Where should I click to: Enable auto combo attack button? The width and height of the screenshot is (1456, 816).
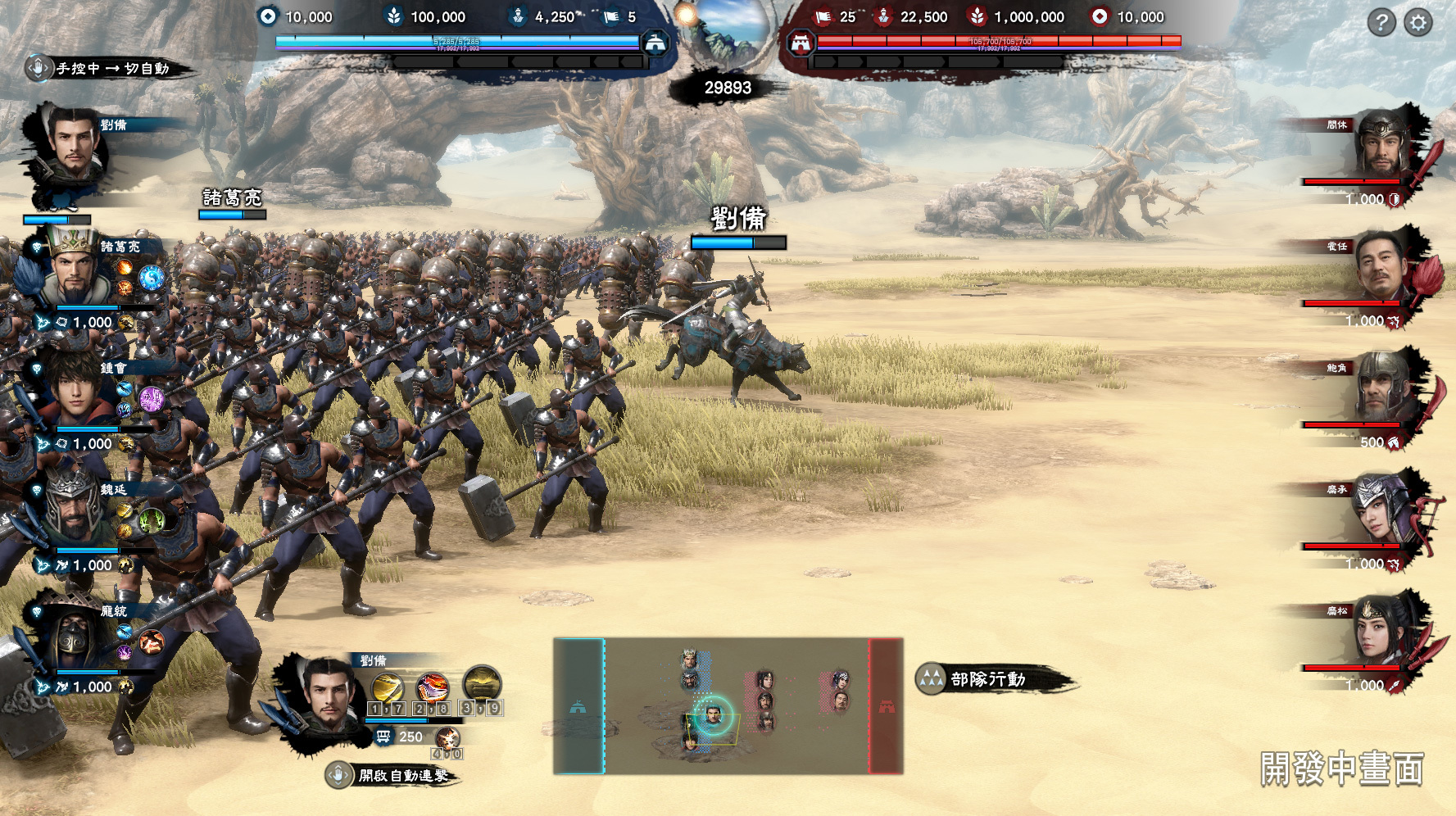pyautogui.click(x=393, y=775)
